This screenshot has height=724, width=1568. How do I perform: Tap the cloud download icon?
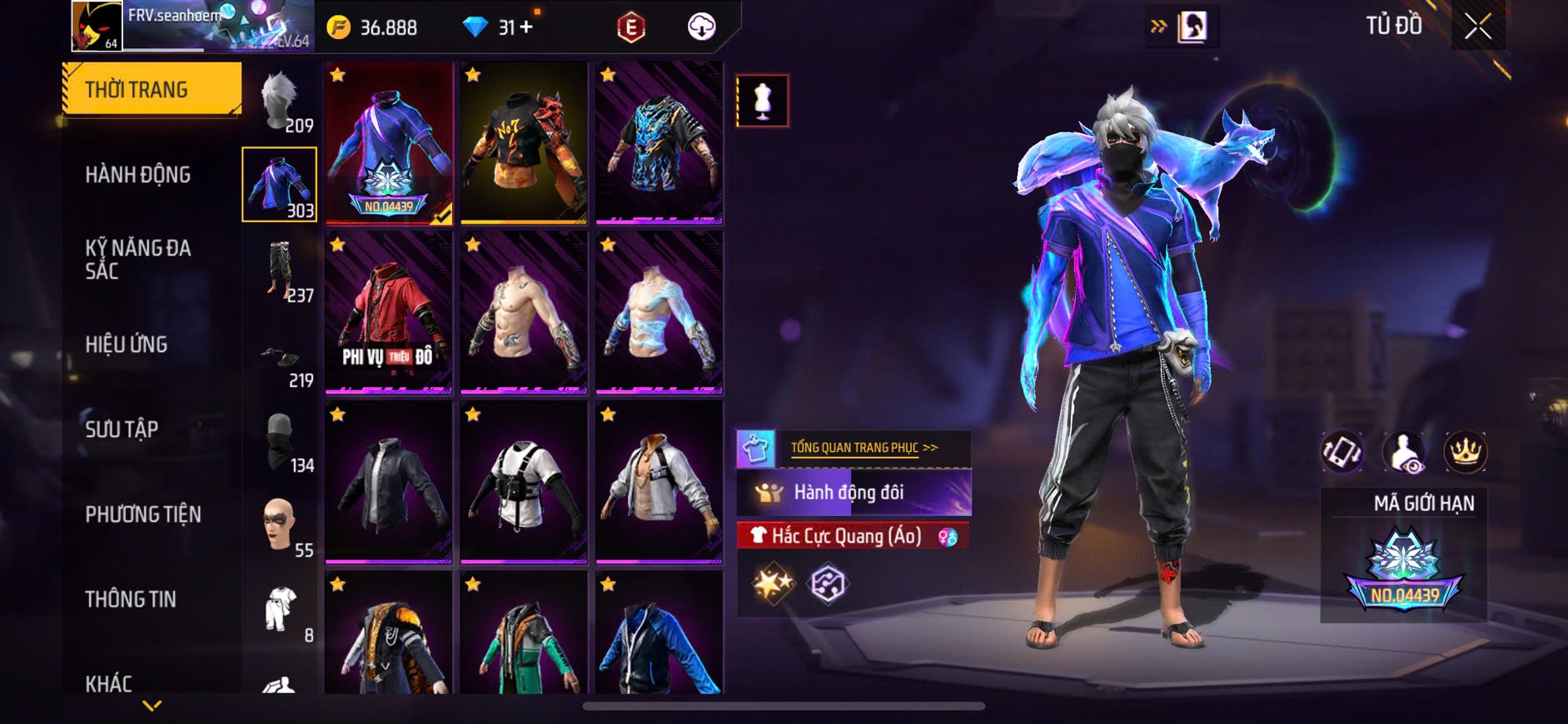[702, 27]
